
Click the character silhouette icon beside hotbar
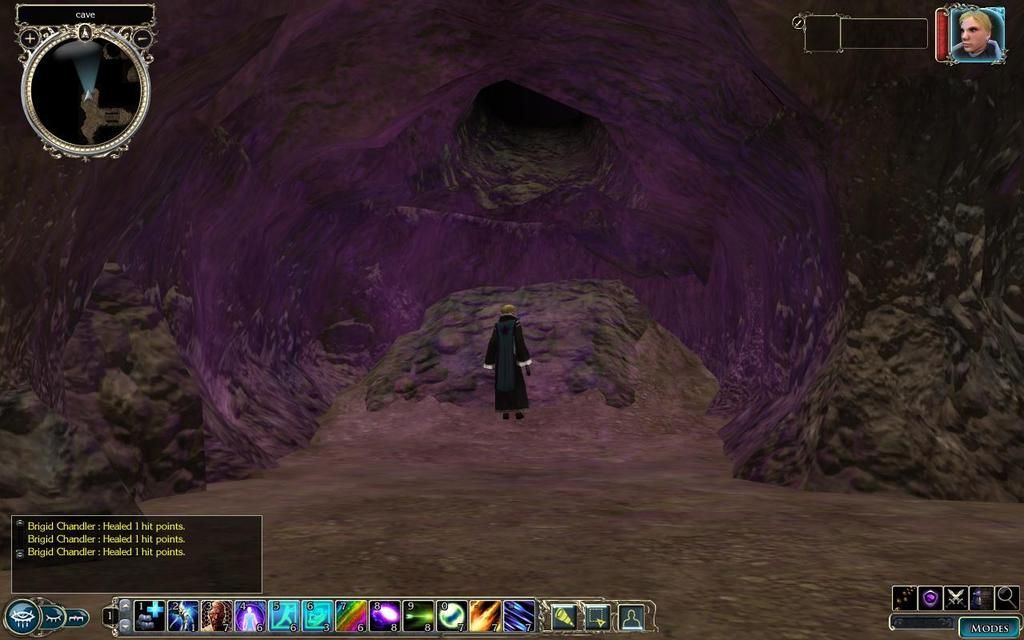click(x=631, y=617)
